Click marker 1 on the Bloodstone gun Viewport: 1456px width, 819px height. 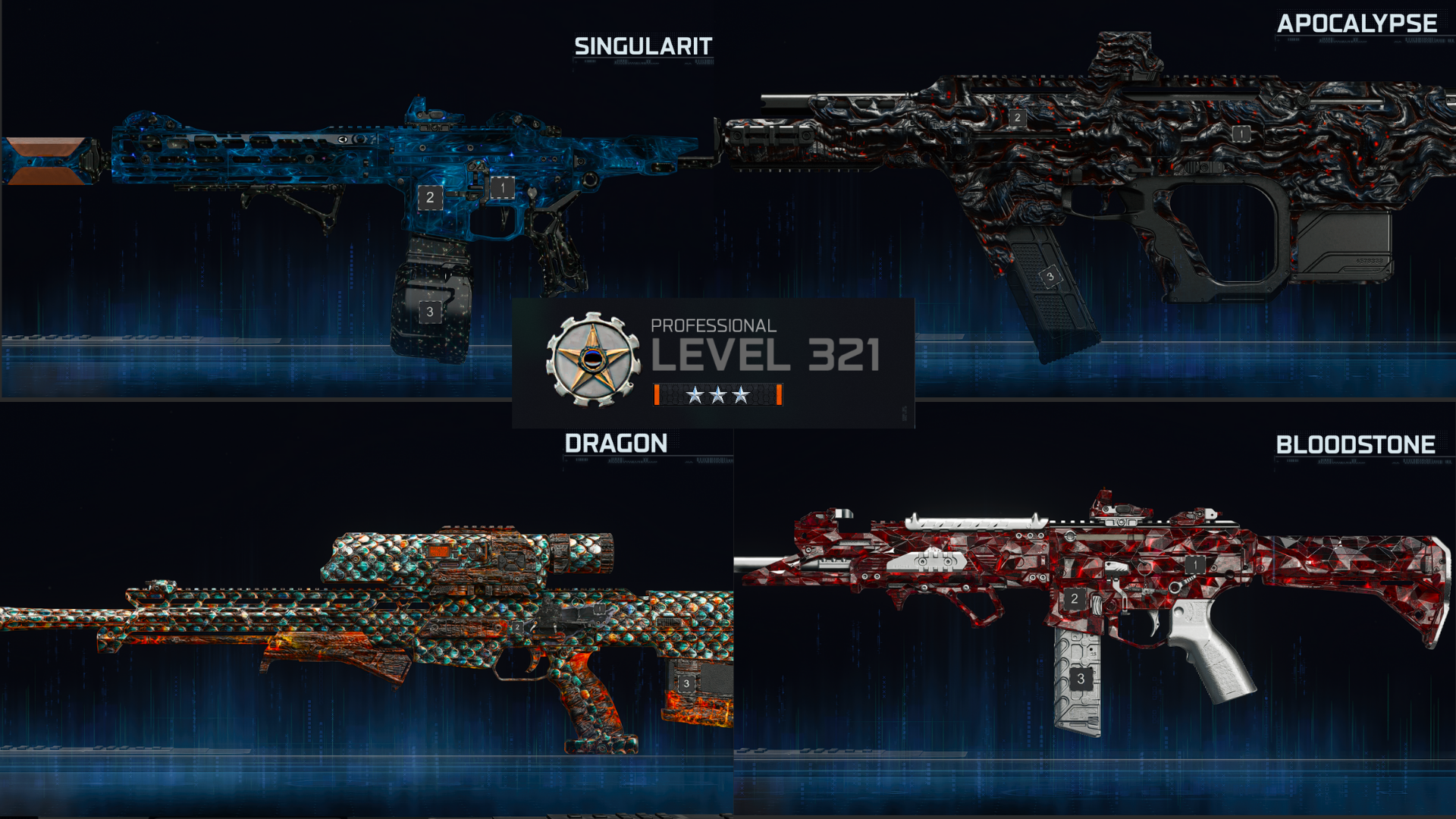(x=1195, y=565)
